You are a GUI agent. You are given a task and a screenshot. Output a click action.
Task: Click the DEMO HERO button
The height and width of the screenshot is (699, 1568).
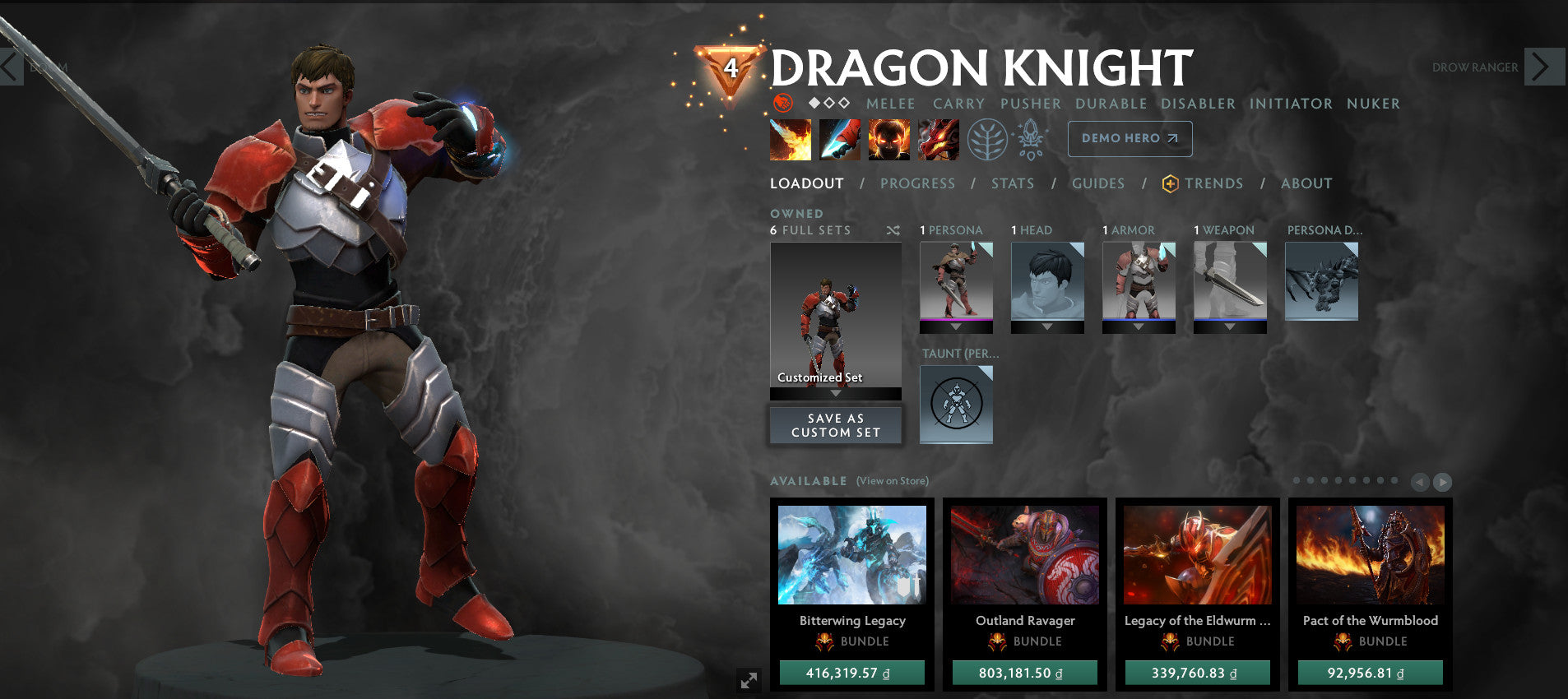[1130, 138]
